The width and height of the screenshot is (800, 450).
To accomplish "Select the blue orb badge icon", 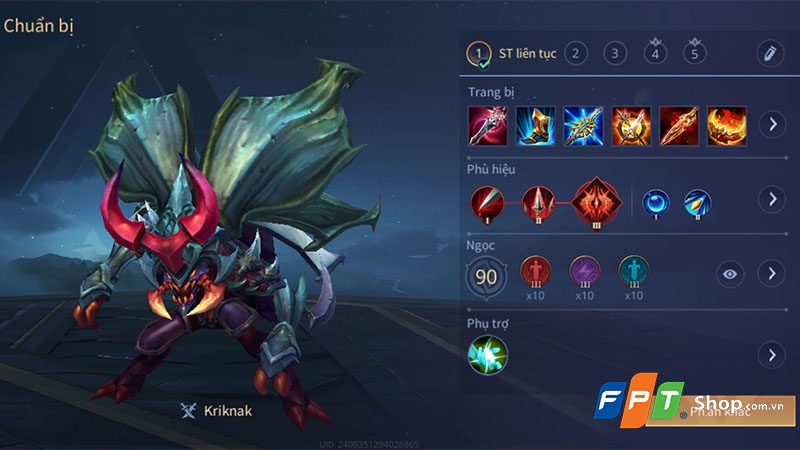I will click(656, 200).
